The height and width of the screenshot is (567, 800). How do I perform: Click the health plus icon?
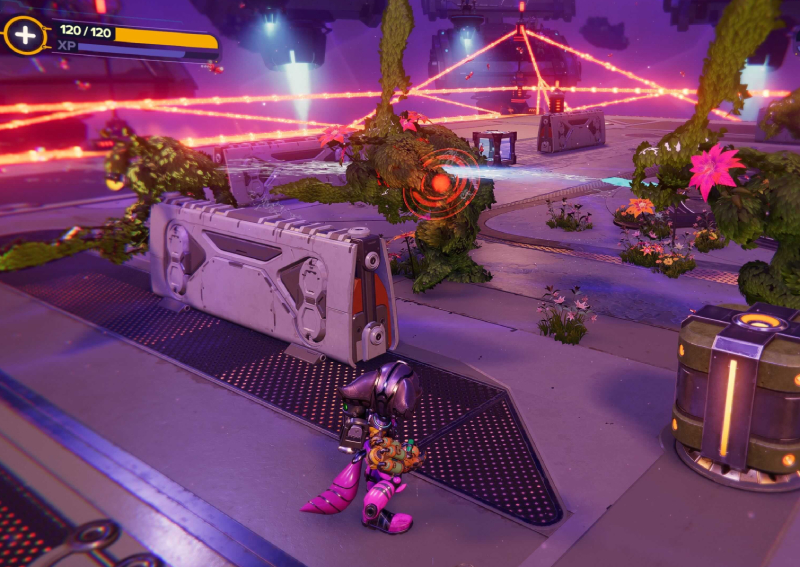click(22, 35)
